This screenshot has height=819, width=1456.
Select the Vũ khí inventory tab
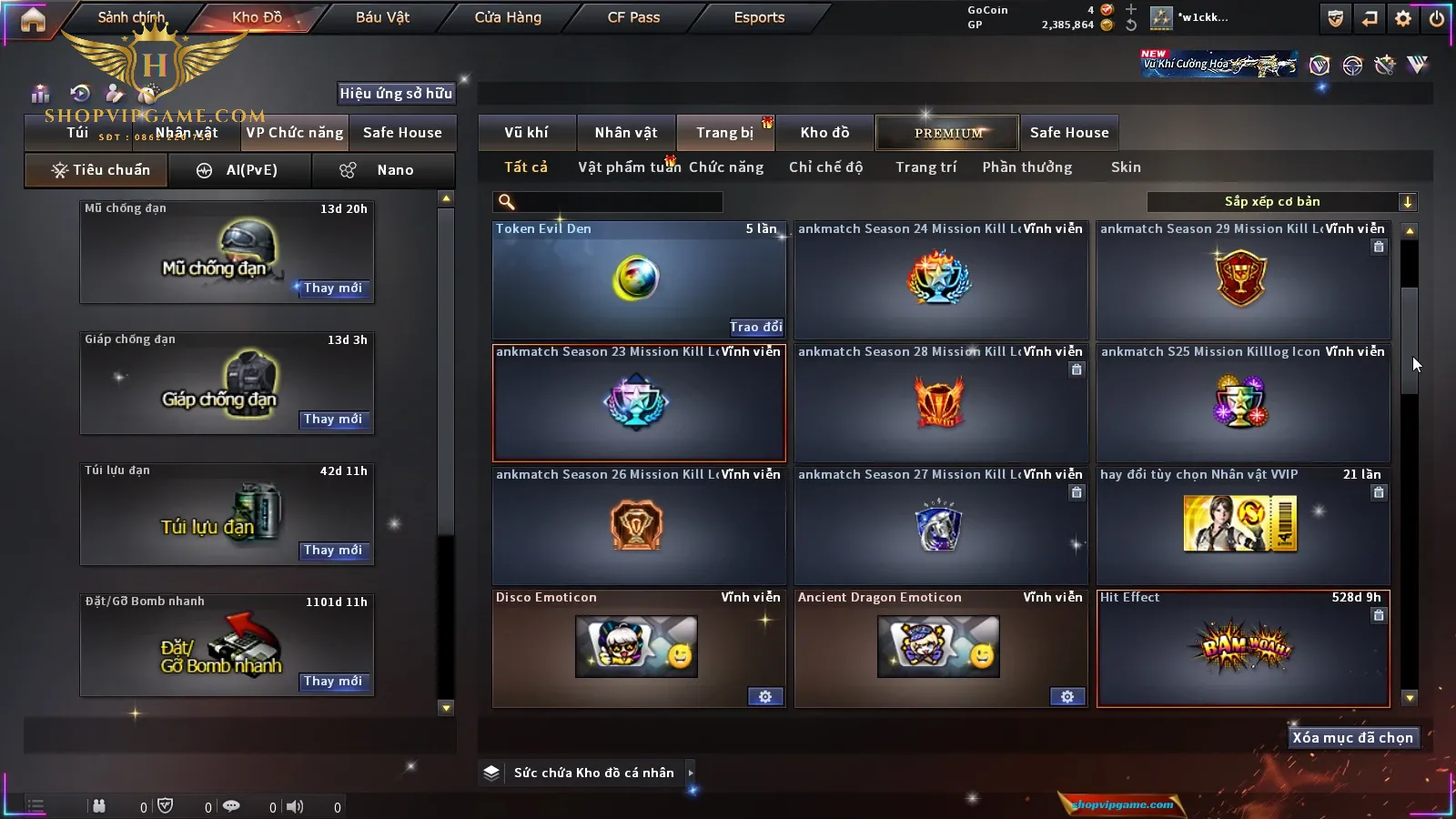[x=526, y=133]
